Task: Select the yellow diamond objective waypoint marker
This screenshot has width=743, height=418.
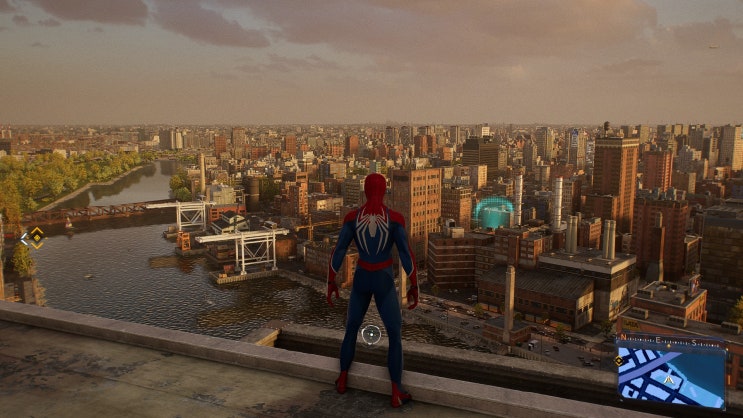Action: tap(36, 237)
